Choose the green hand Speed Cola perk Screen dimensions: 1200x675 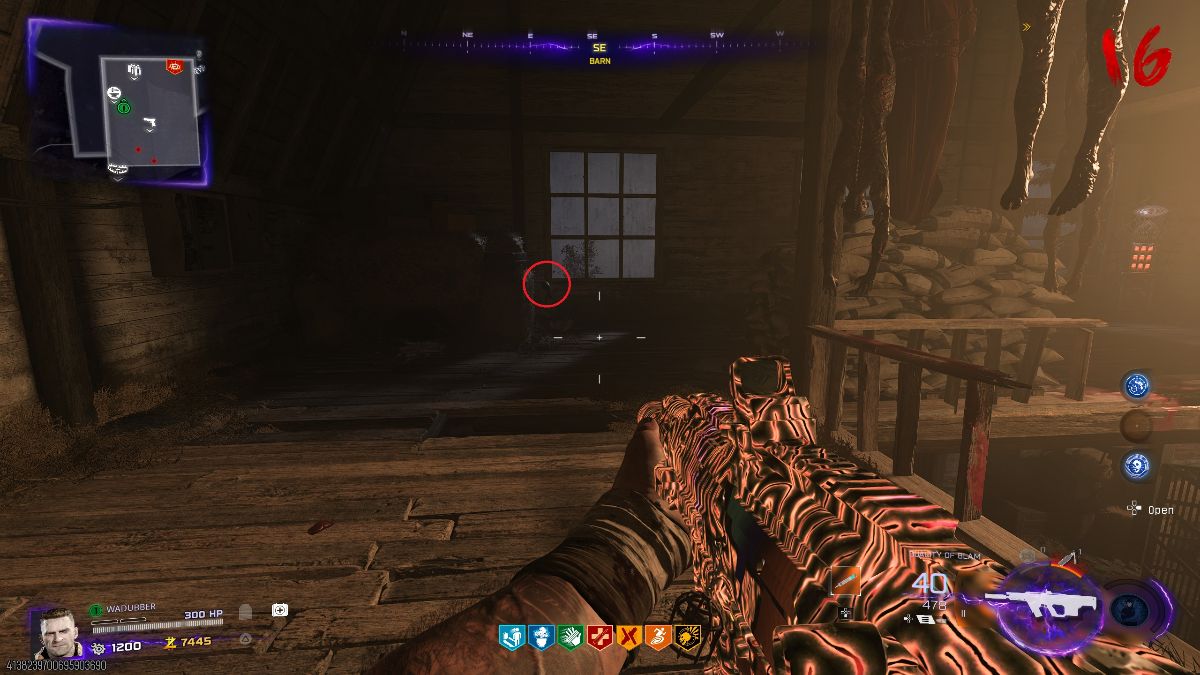click(x=569, y=636)
